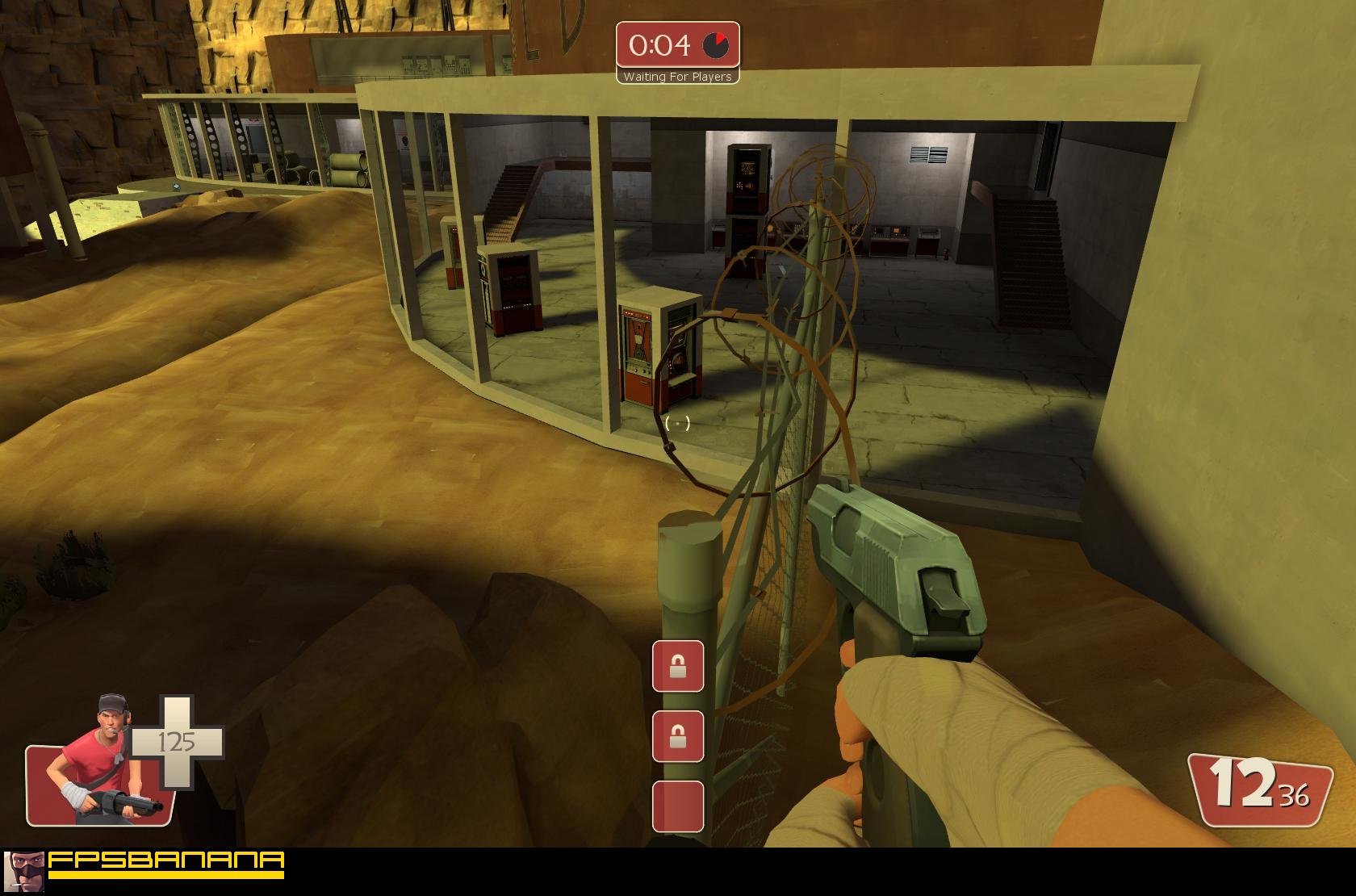Select the Waiting For Players label
Screen dimensions: 1356x896
point(678,76)
